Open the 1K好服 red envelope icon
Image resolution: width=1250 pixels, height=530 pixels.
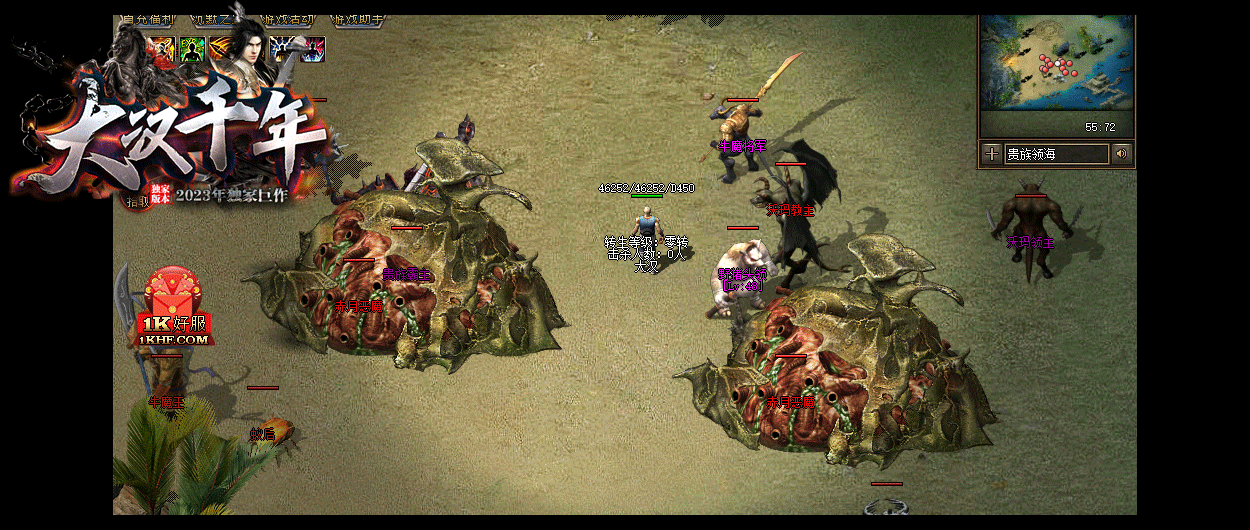pyautogui.click(x=176, y=307)
